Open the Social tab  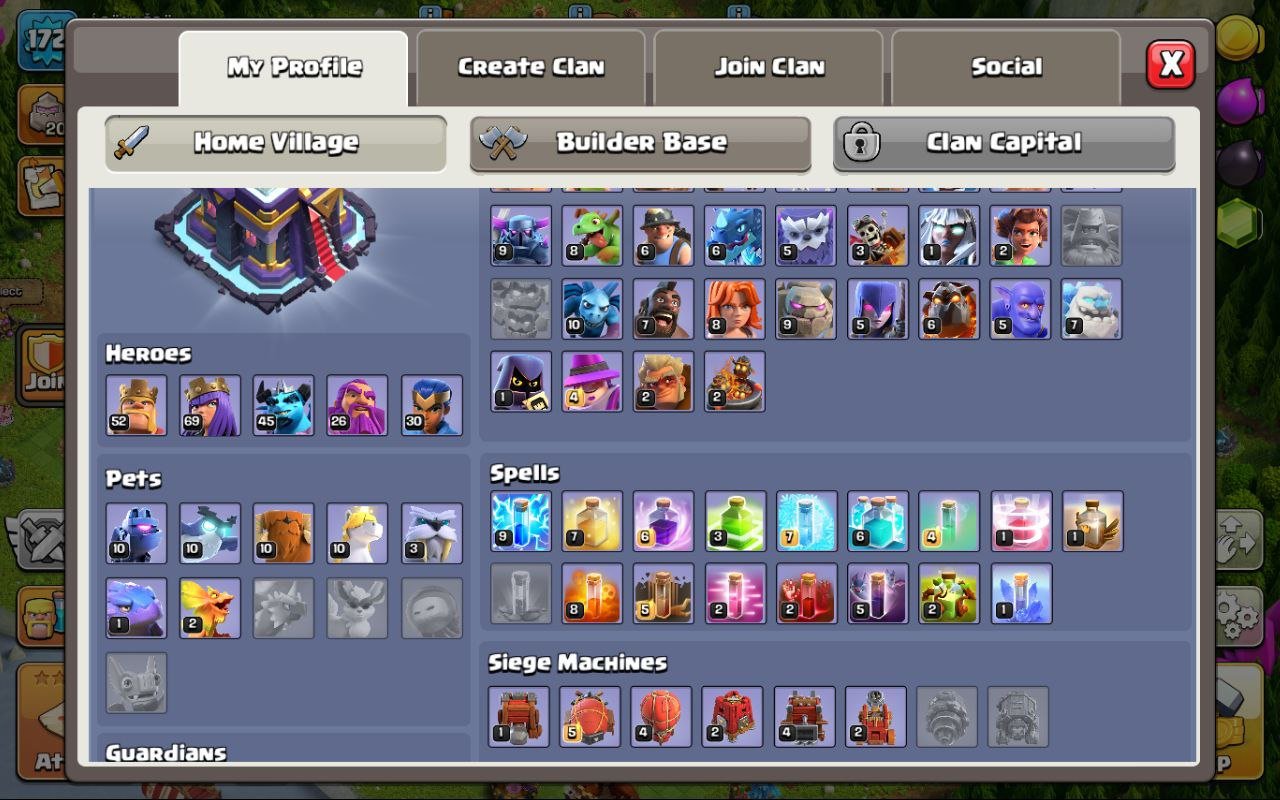(1005, 66)
